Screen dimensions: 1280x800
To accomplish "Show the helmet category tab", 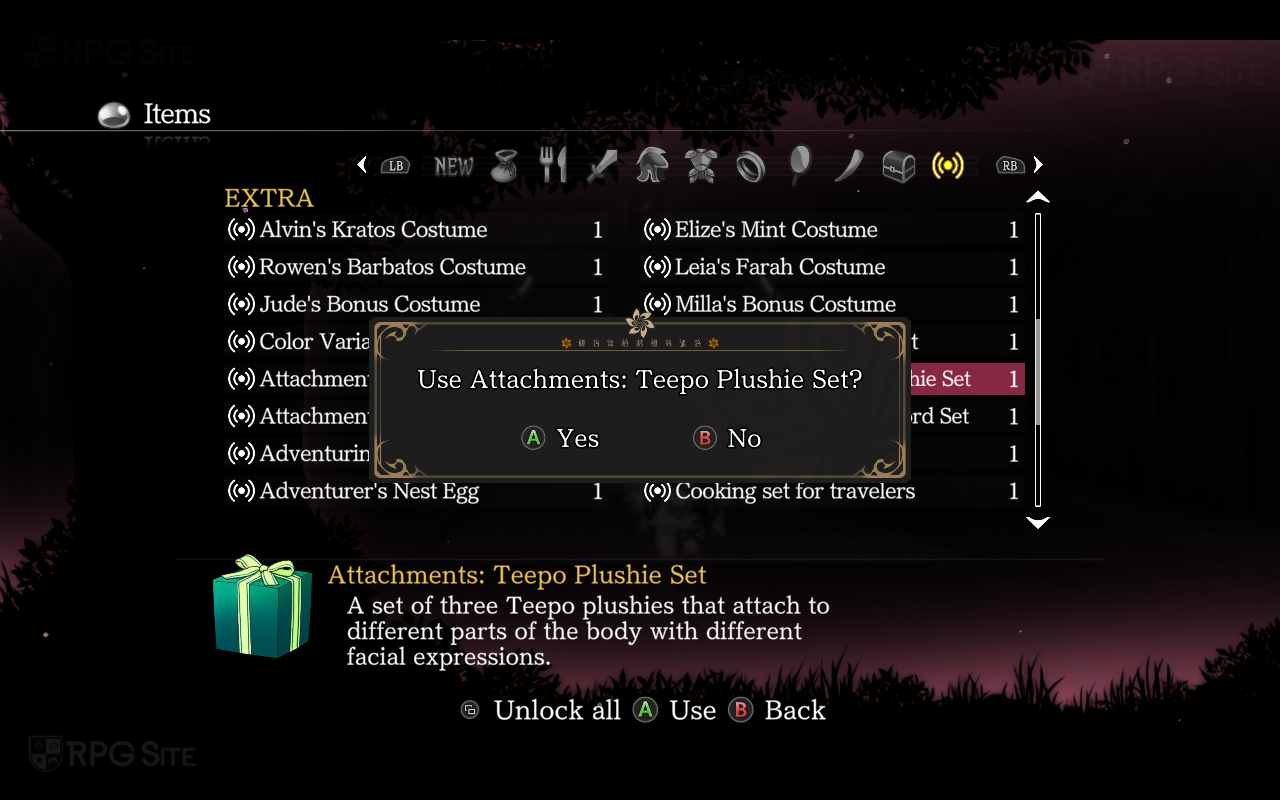I will tap(652, 166).
